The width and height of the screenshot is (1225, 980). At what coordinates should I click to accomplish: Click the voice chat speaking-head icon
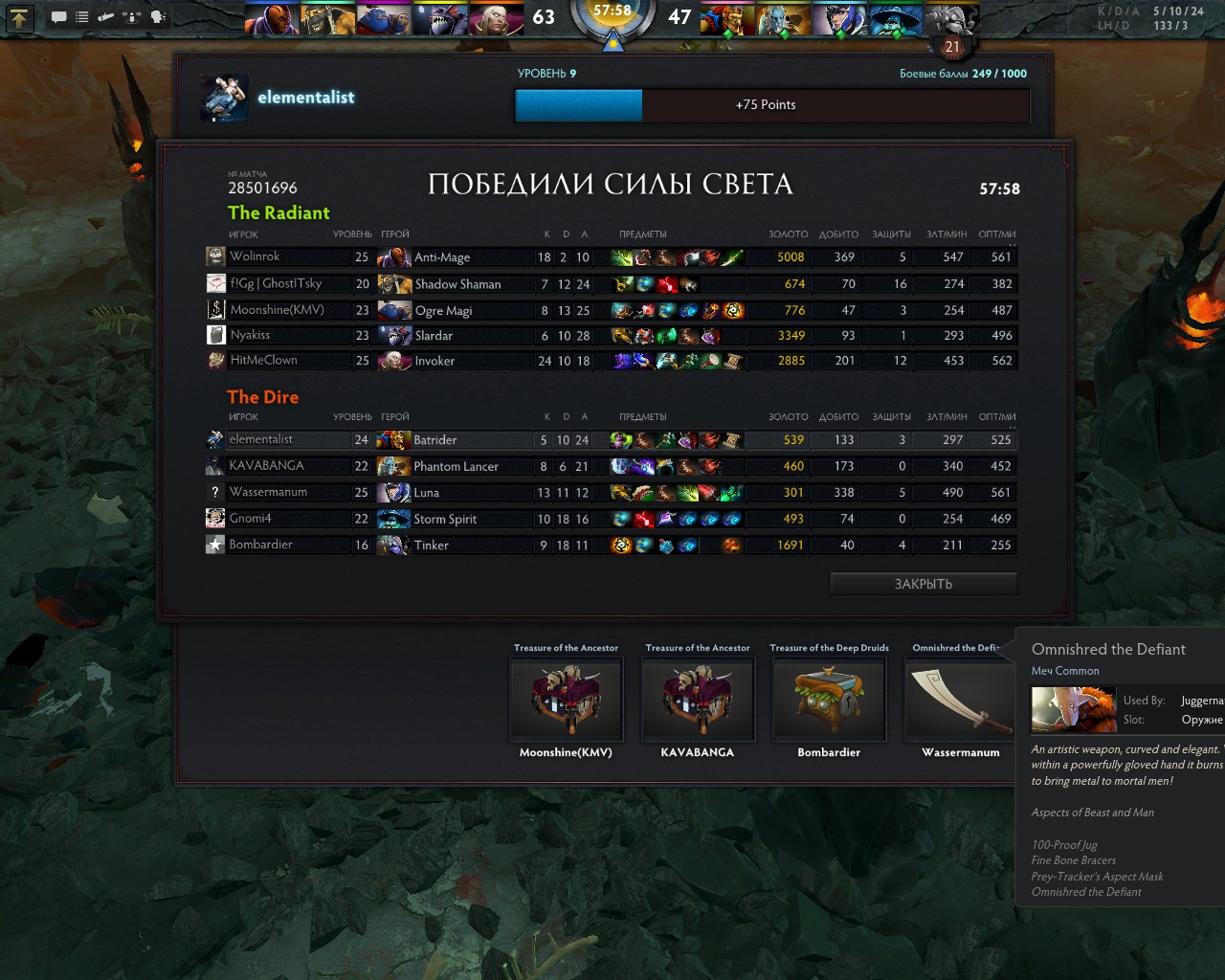pos(158,16)
